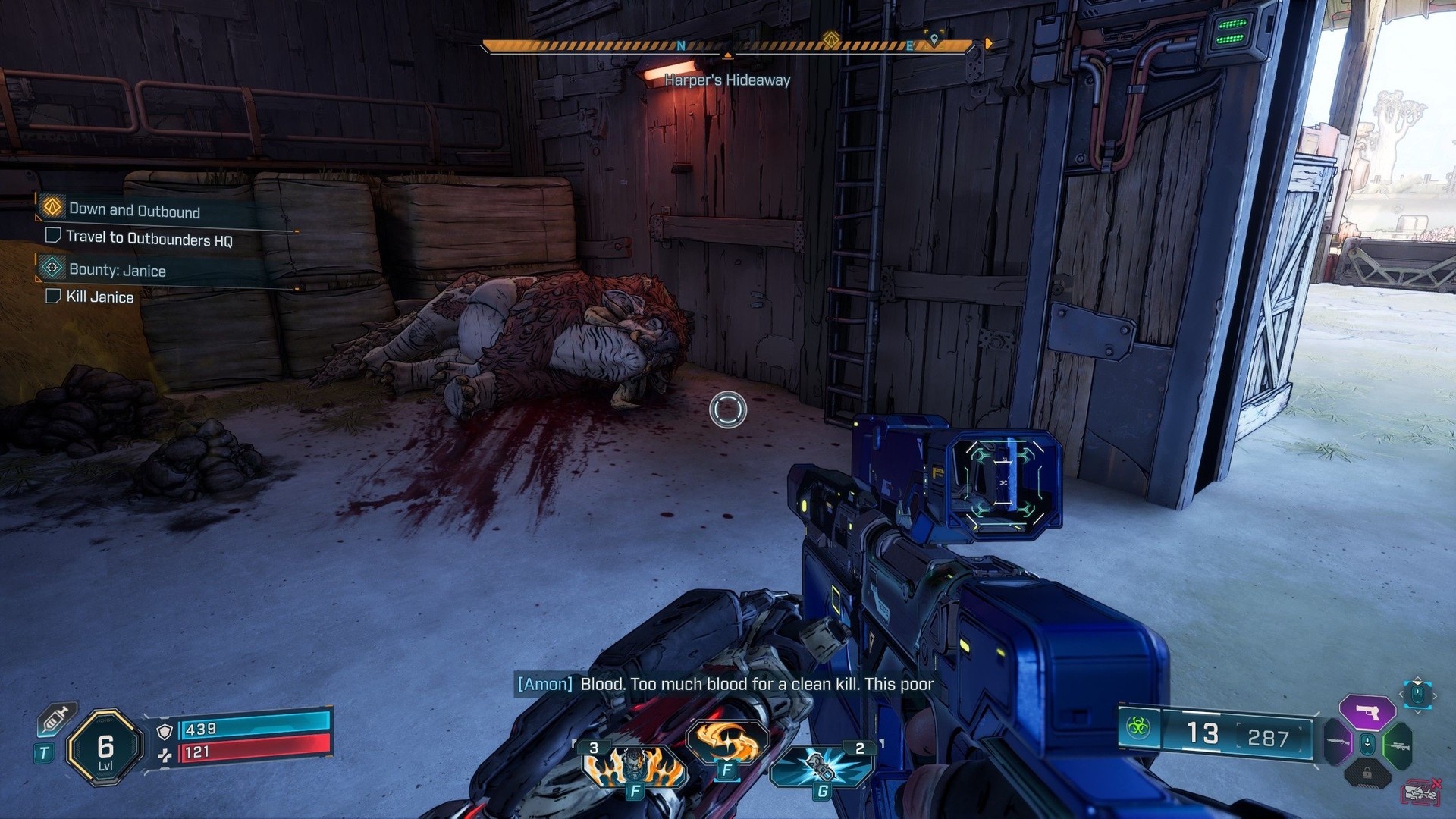Select the Down and Outbound mission tracker
Image resolution: width=1456 pixels, height=819 pixels.
pos(134,211)
